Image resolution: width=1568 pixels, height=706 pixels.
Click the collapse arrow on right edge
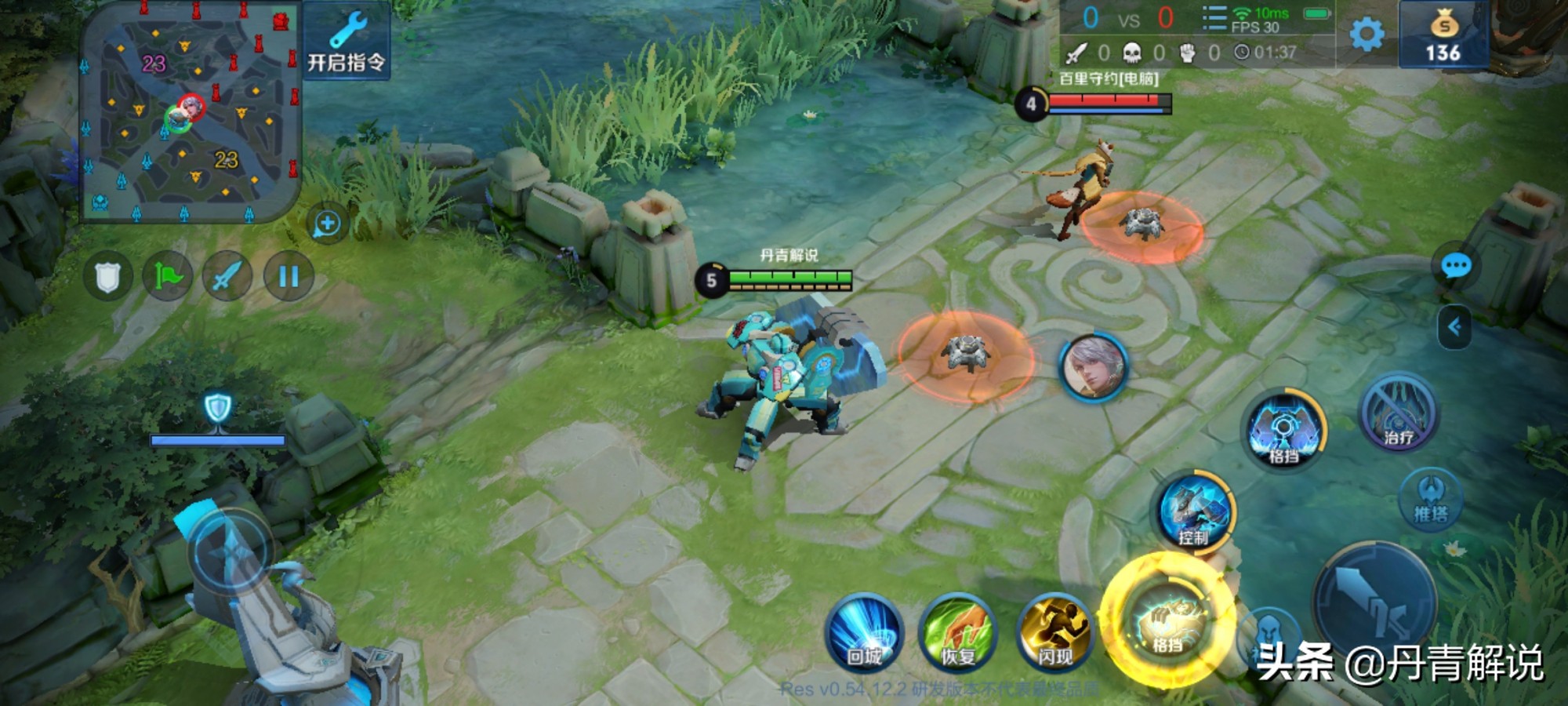(x=1455, y=326)
